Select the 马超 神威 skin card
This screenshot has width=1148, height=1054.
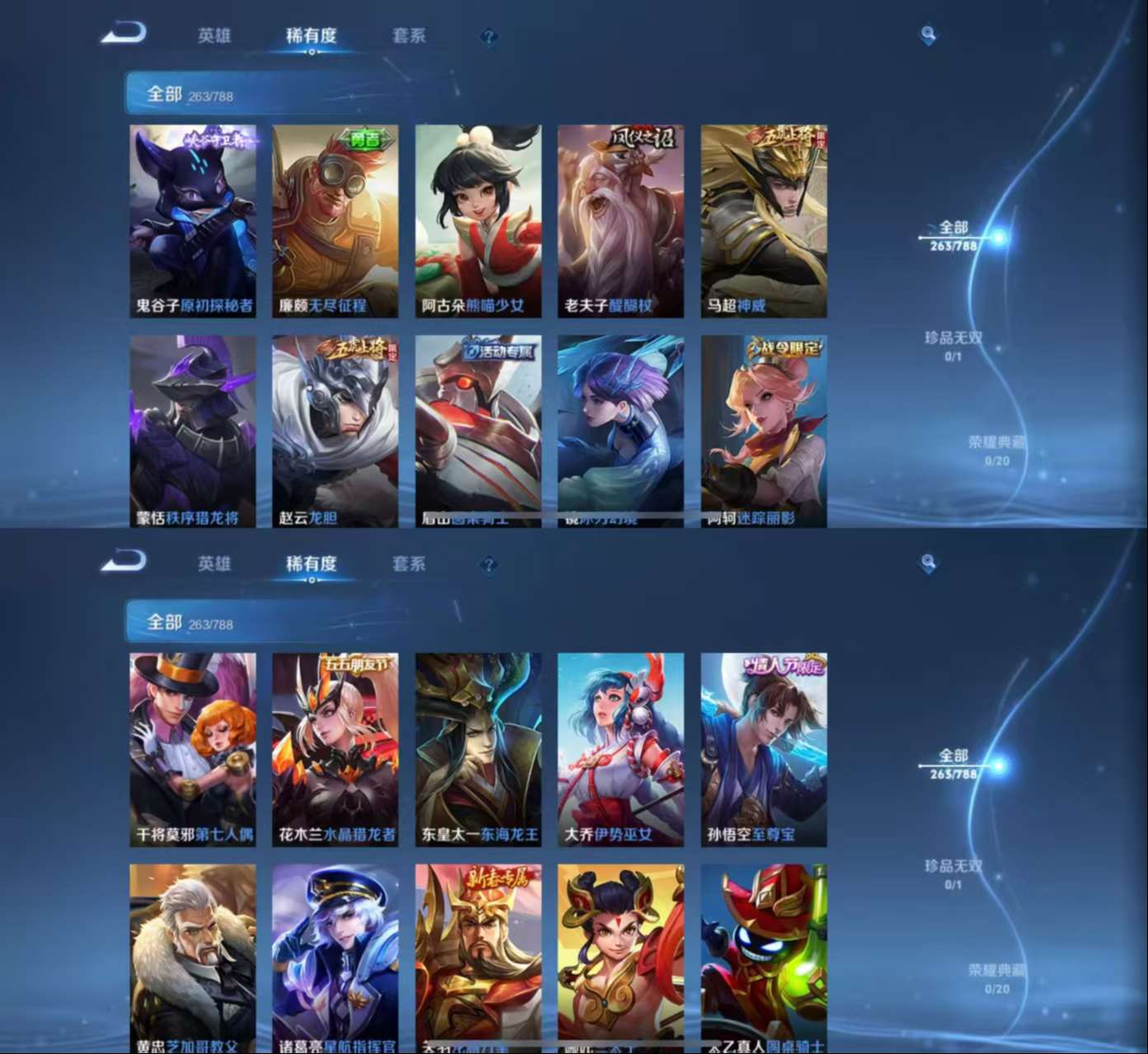coord(763,221)
